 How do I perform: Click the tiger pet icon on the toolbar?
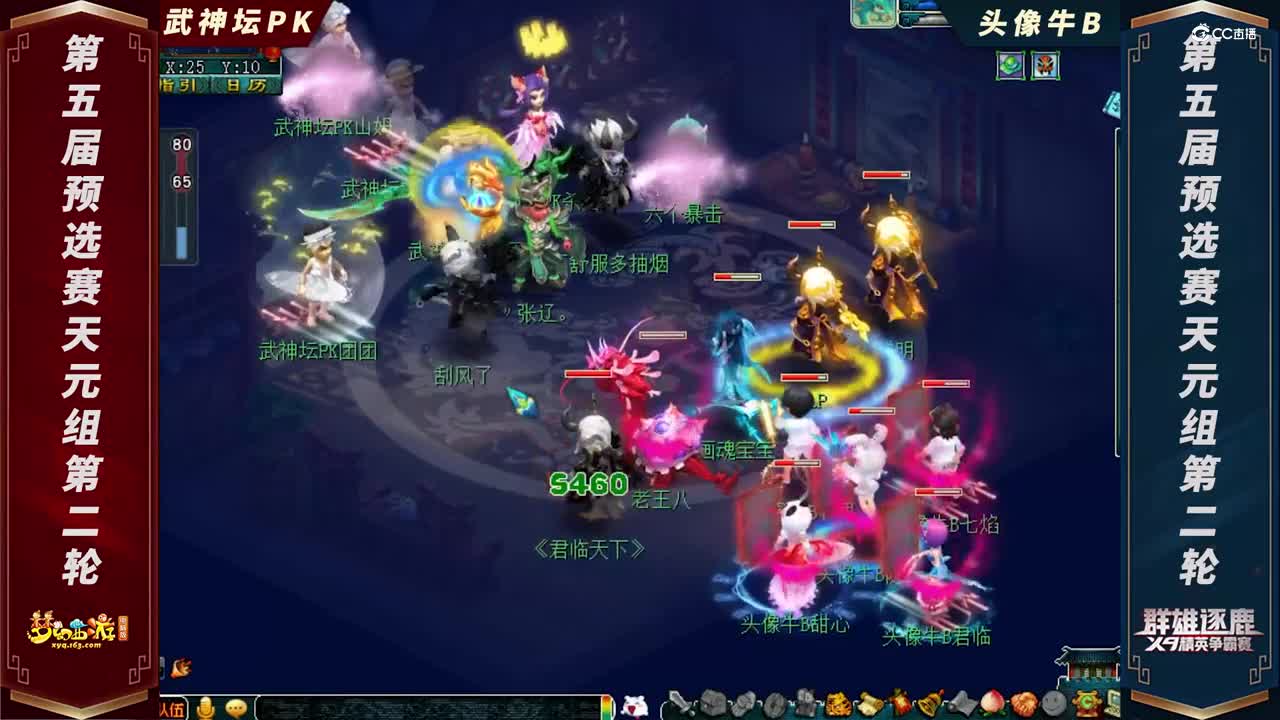(x=838, y=703)
